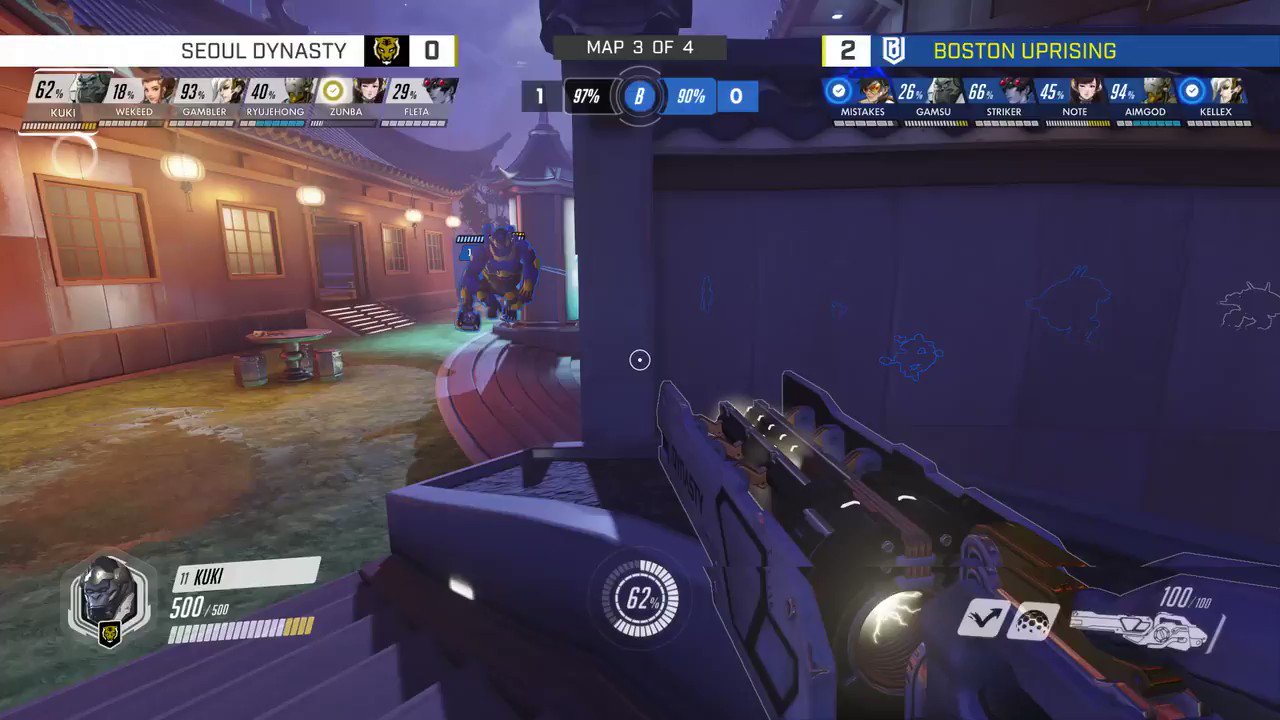Select KUKI's Orisa hero portrait

pos(88,88)
